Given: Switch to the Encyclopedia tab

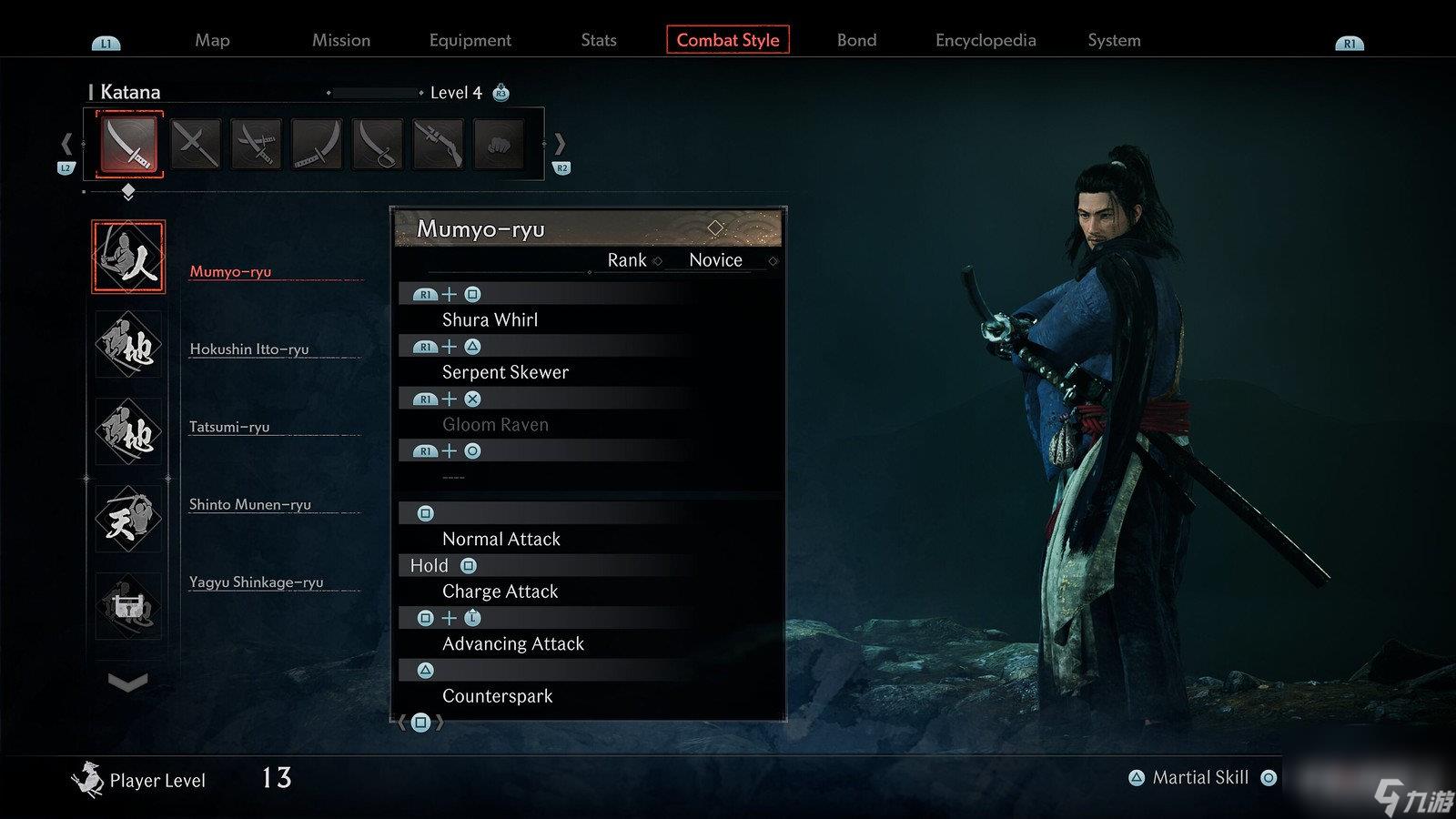Looking at the screenshot, I should (986, 40).
